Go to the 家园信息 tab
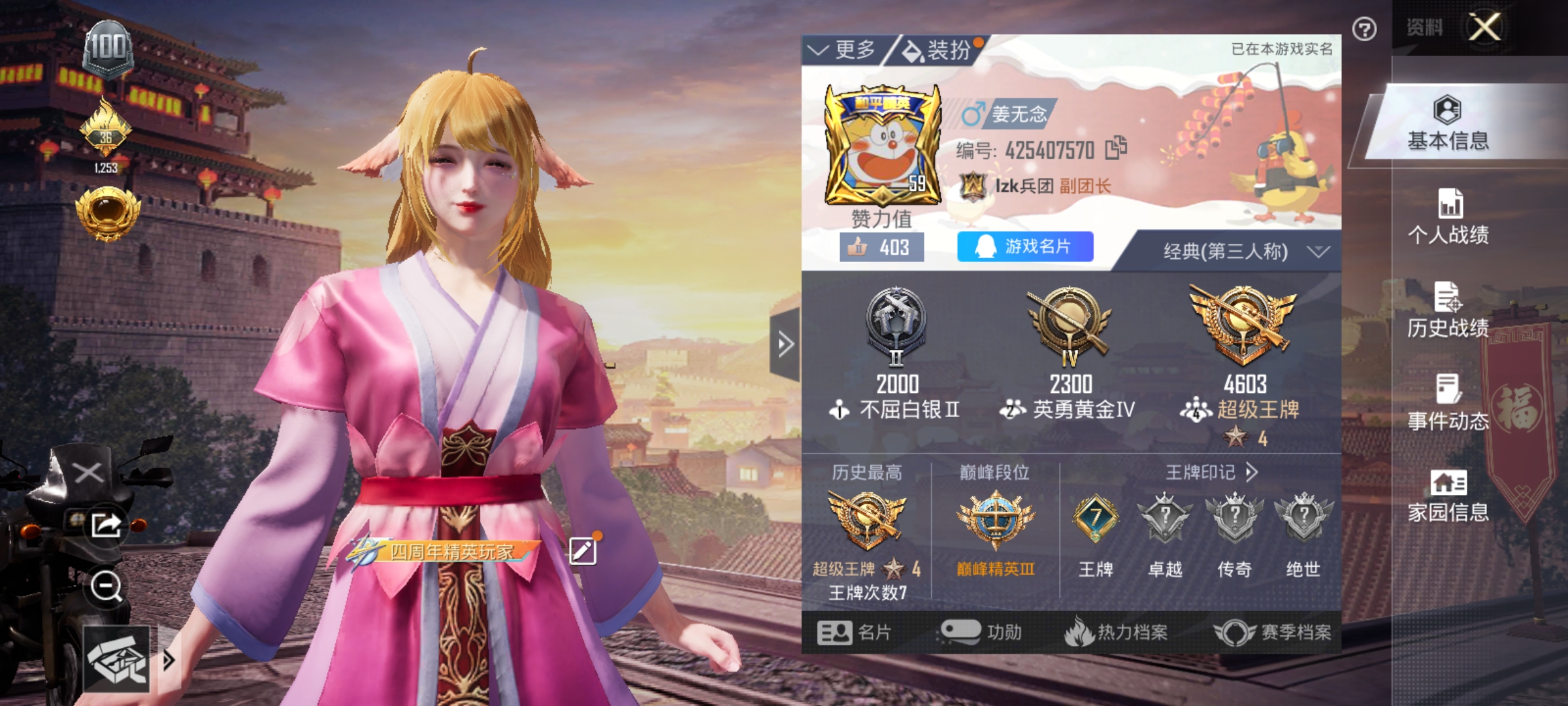Image resolution: width=1568 pixels, height=706 pixels. click(x=1448, y=496)
